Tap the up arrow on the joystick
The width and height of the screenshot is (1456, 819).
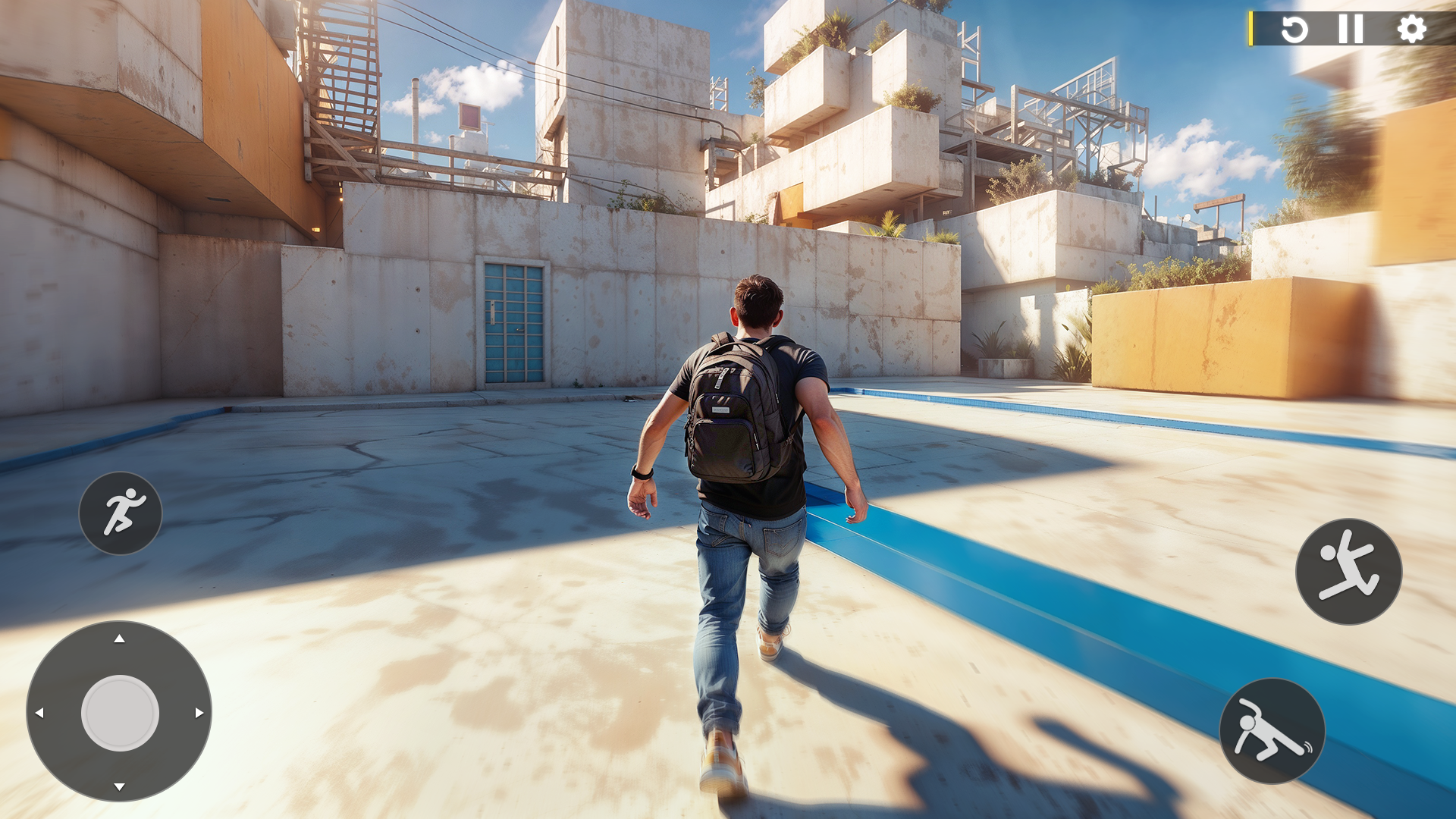pyautogui.click(x=119, y=639)
